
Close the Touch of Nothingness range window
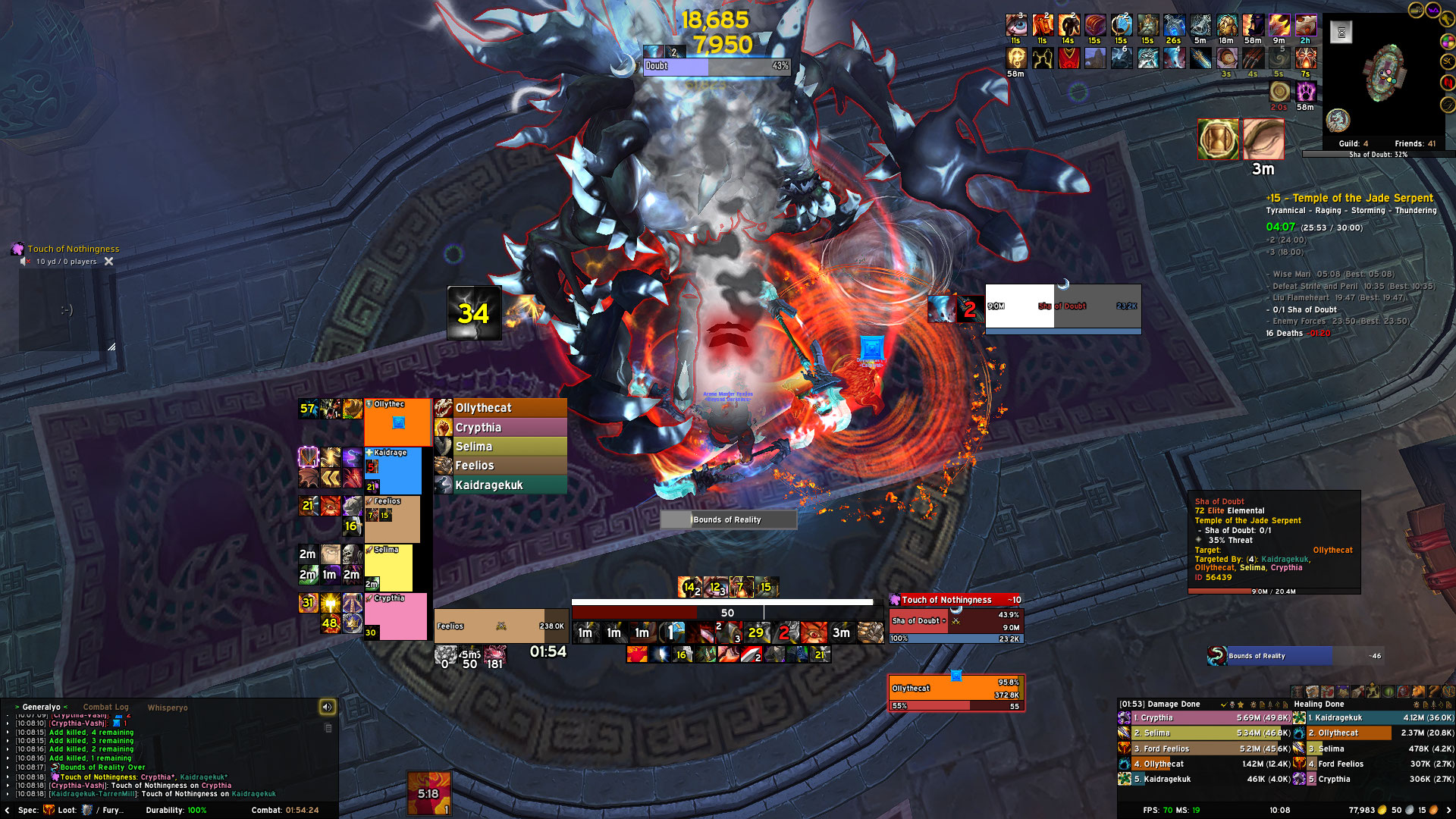(108, 262)
